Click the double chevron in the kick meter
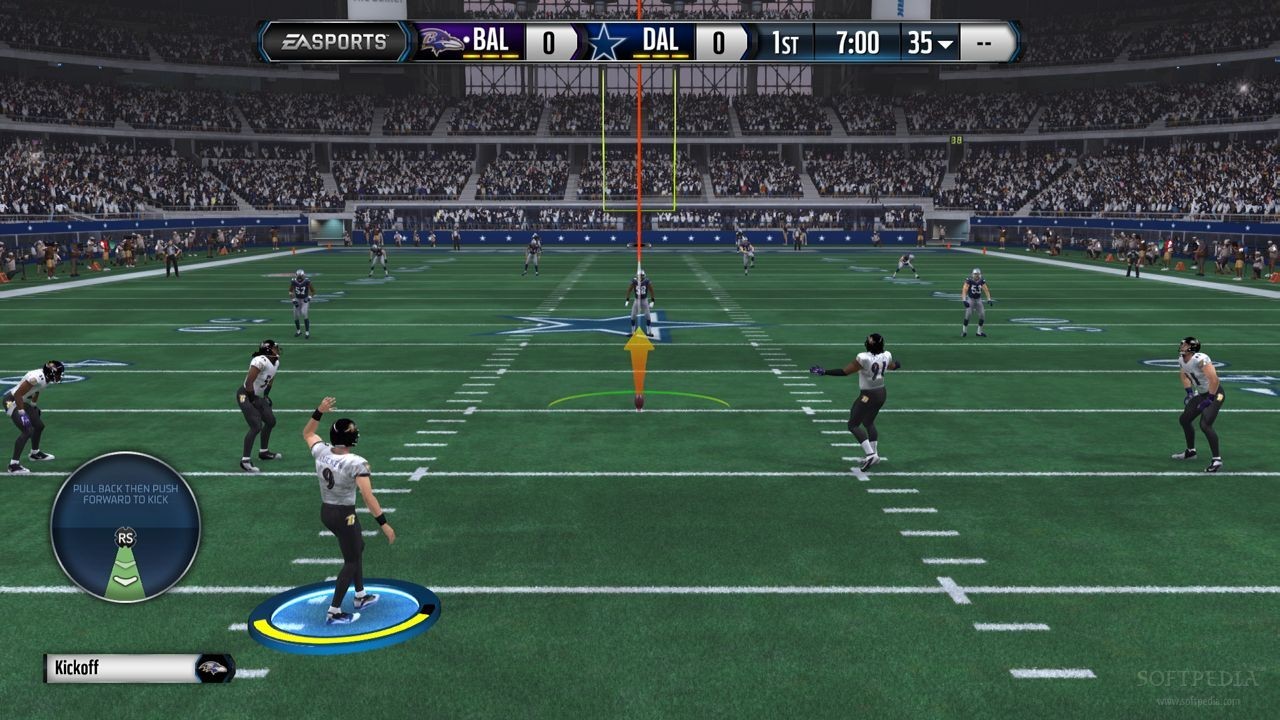1280x720 pixels. click(124, 565)
